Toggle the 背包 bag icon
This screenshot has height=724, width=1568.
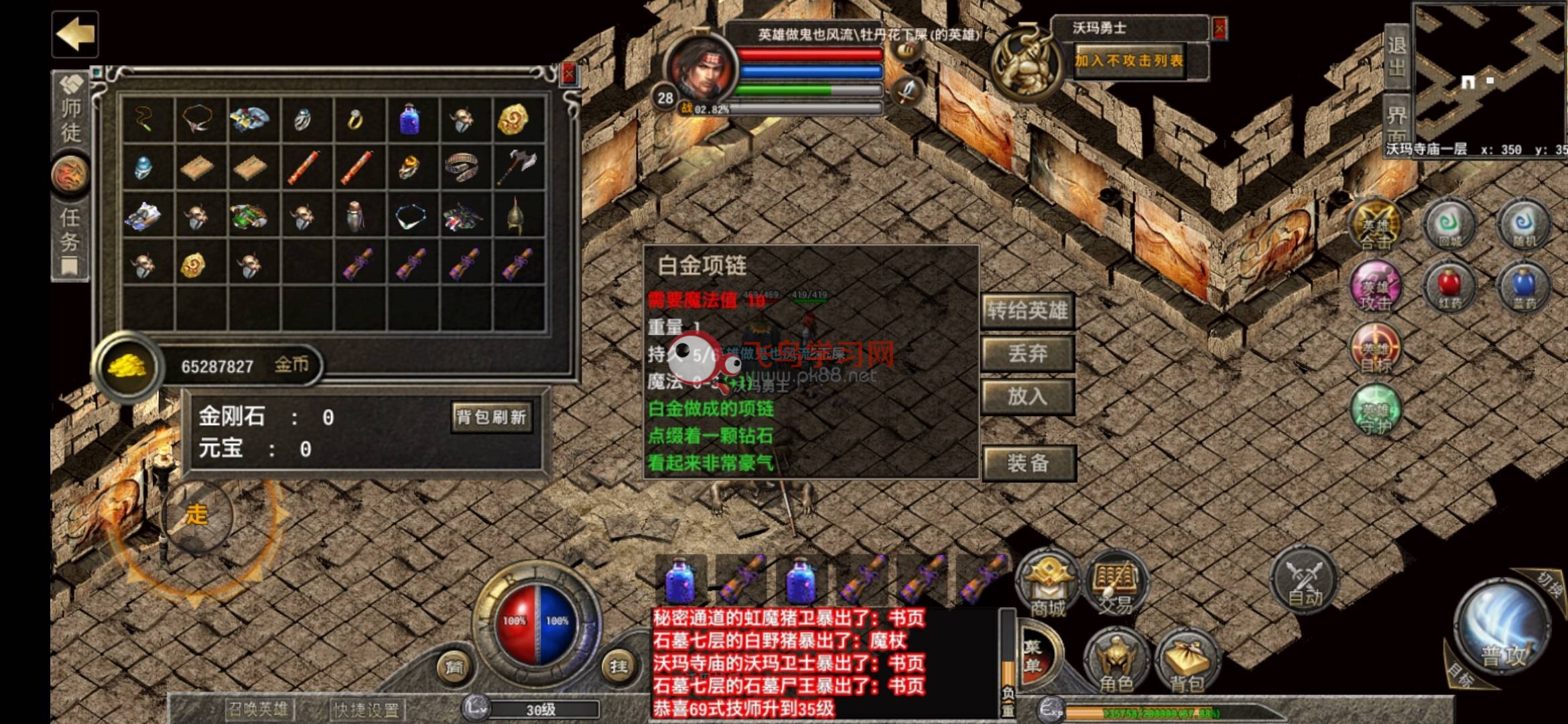[1187, 660]
